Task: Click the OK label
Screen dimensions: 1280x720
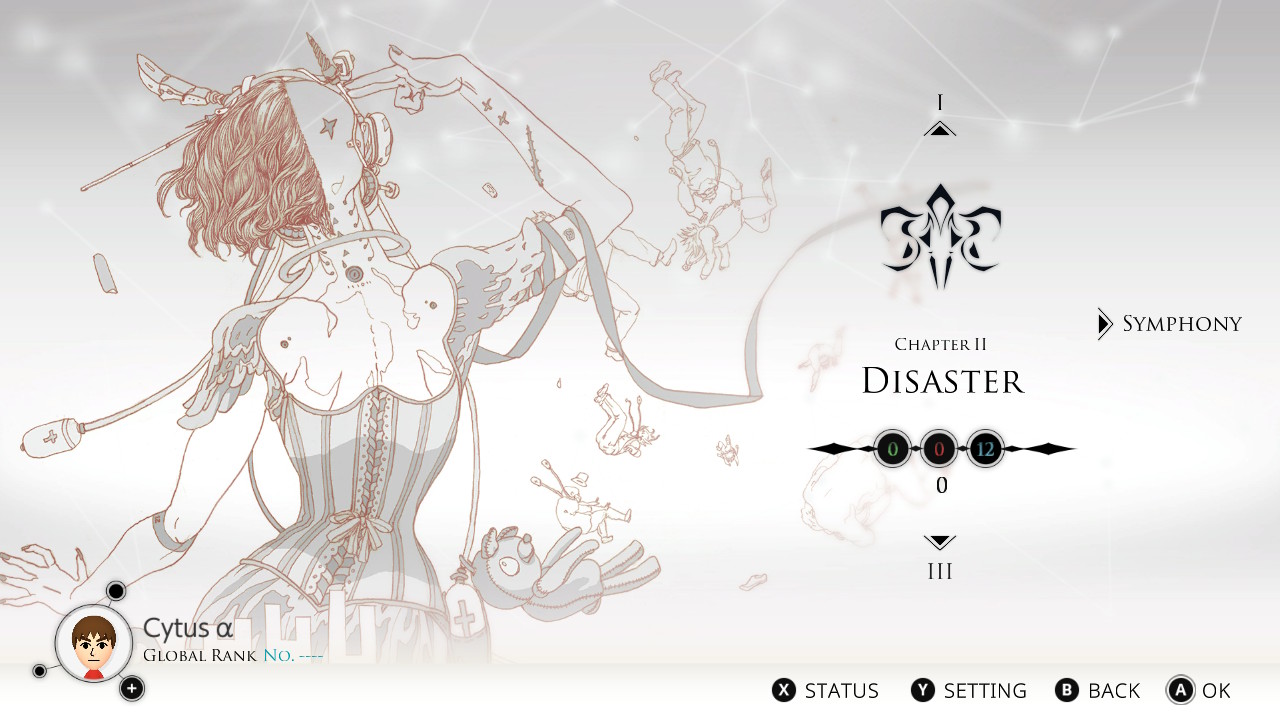Action: pos(1214,690)
